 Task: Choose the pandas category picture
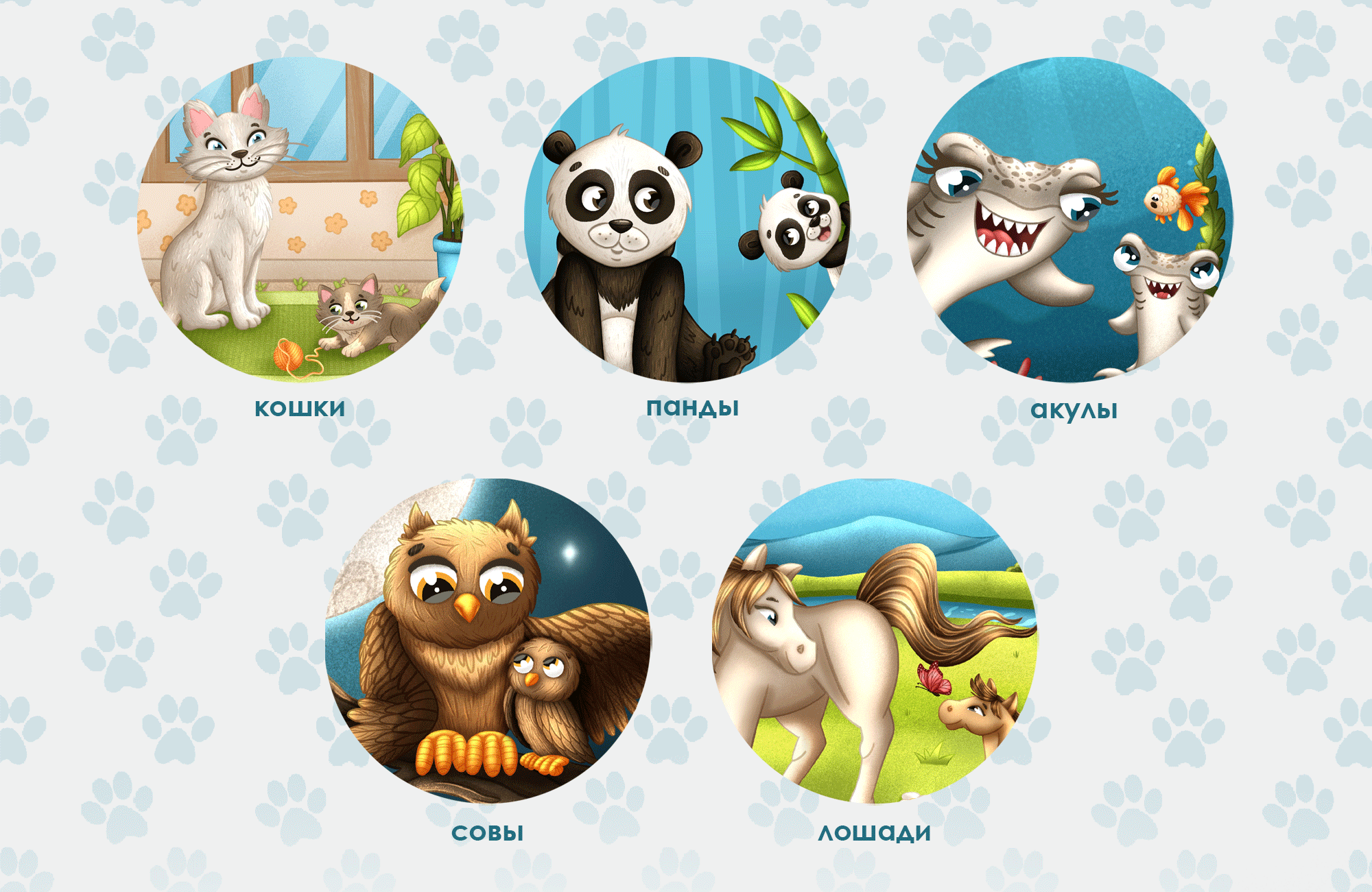[687, 219]
